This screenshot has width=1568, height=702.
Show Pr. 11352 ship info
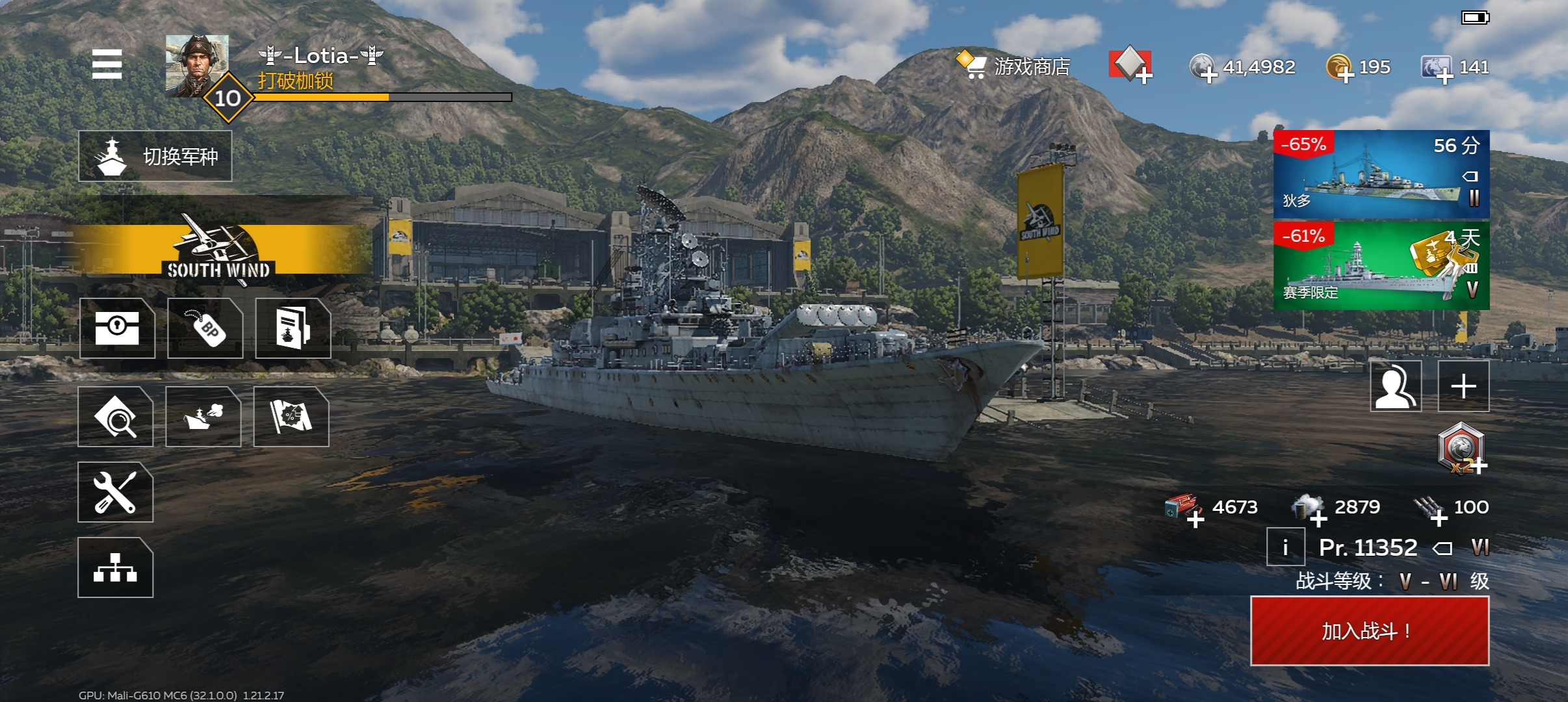click(x=1285, y=547)
